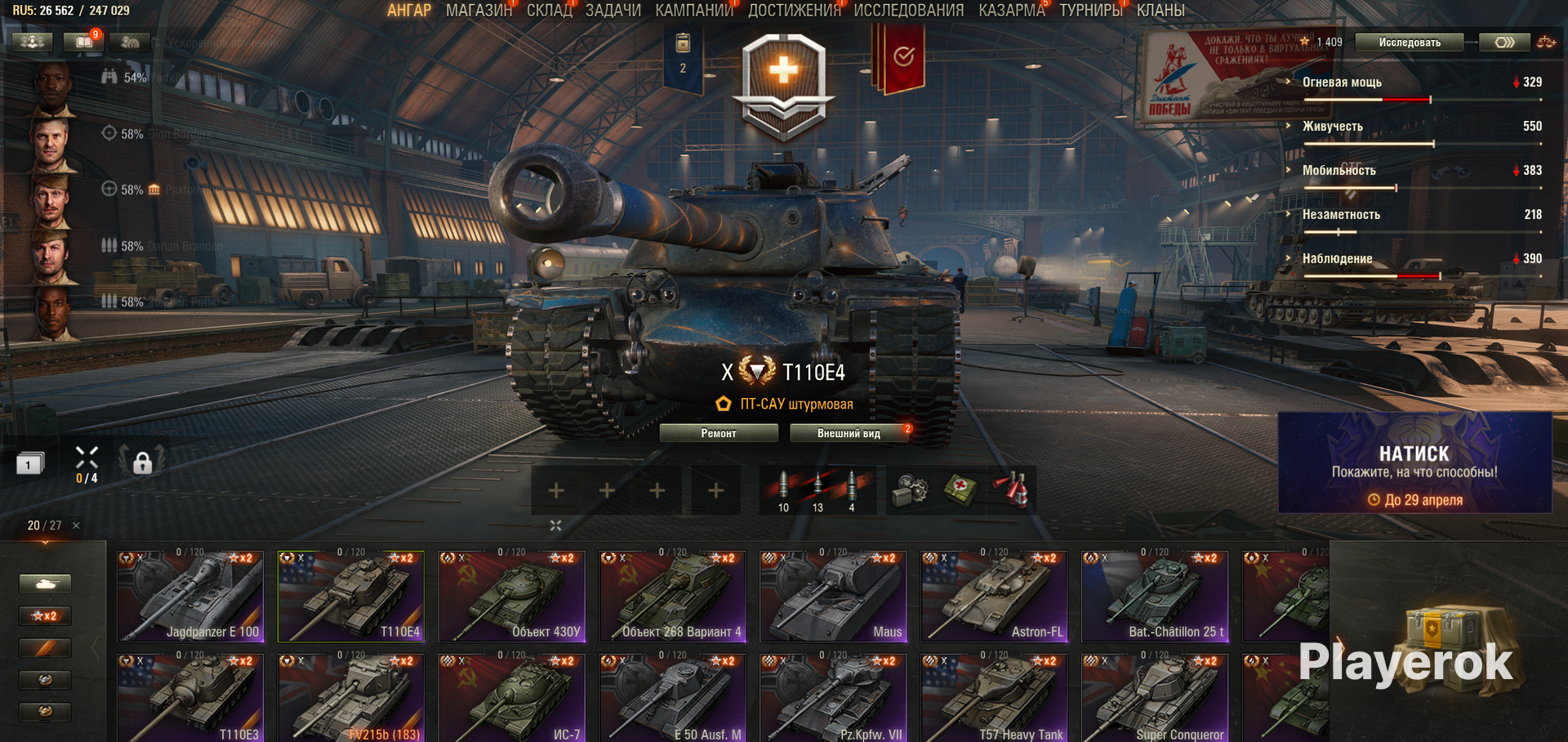Open the Внешний вид appearance button
Image resolution: width=1568 pixels, height=742 pixels.
click(x=849, y=433)
